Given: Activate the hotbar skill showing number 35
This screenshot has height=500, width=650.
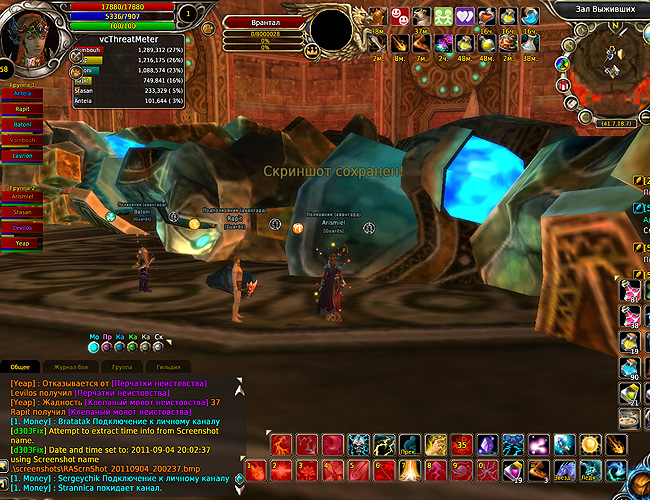Looking at the screenshot, I should 462,444.
